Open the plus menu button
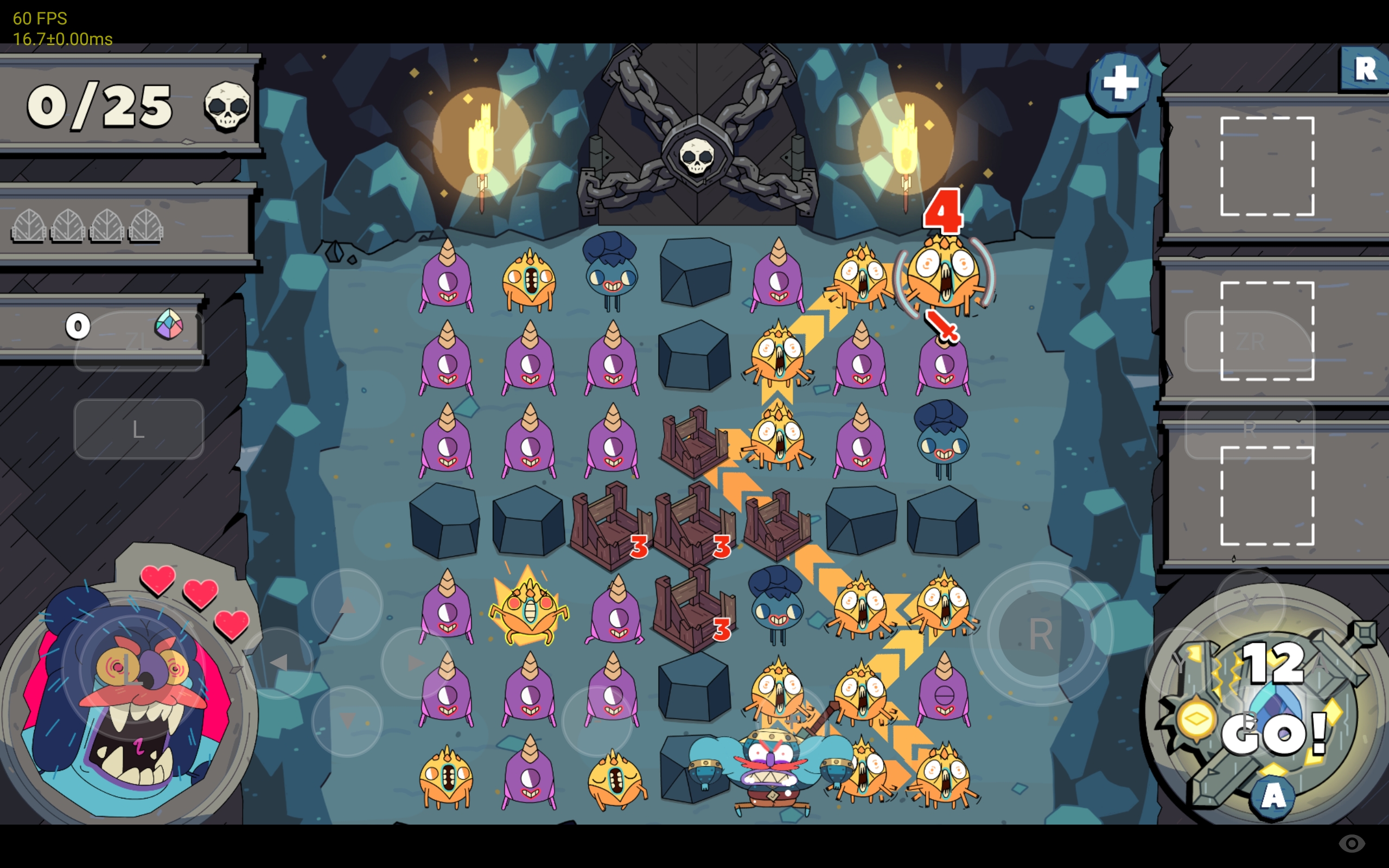This screenshot has width=1389, height=868. coord(1119,85)
